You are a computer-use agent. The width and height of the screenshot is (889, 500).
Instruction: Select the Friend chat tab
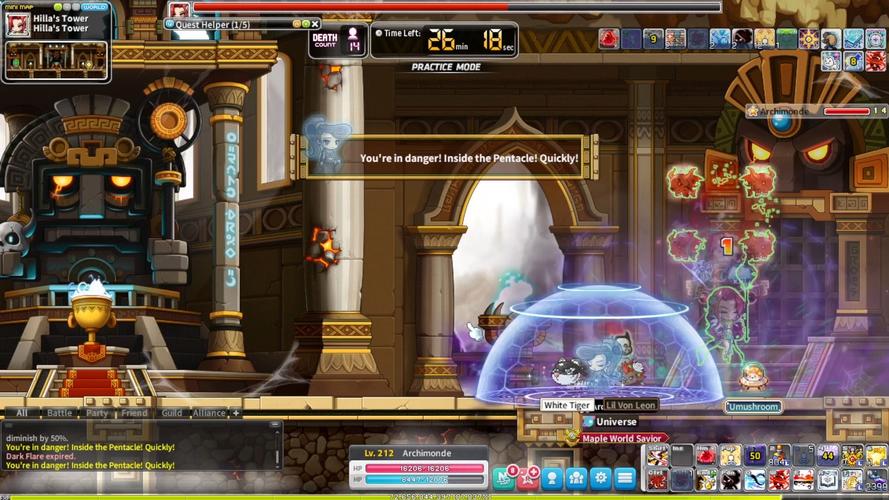coord(133,412)
